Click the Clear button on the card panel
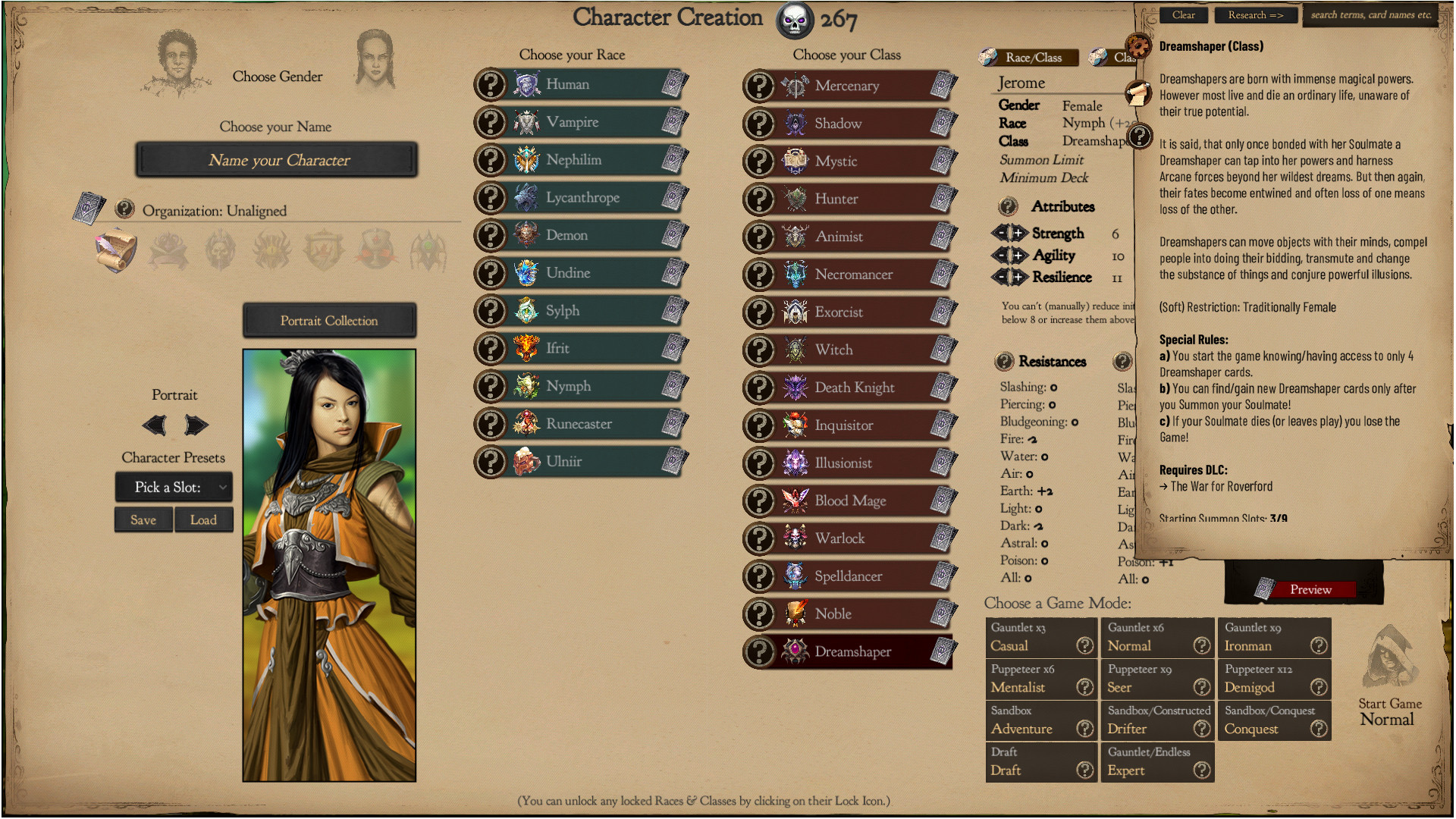Image resolution: width=1456 pixels, height=819 pixels. pos(1183,14)
